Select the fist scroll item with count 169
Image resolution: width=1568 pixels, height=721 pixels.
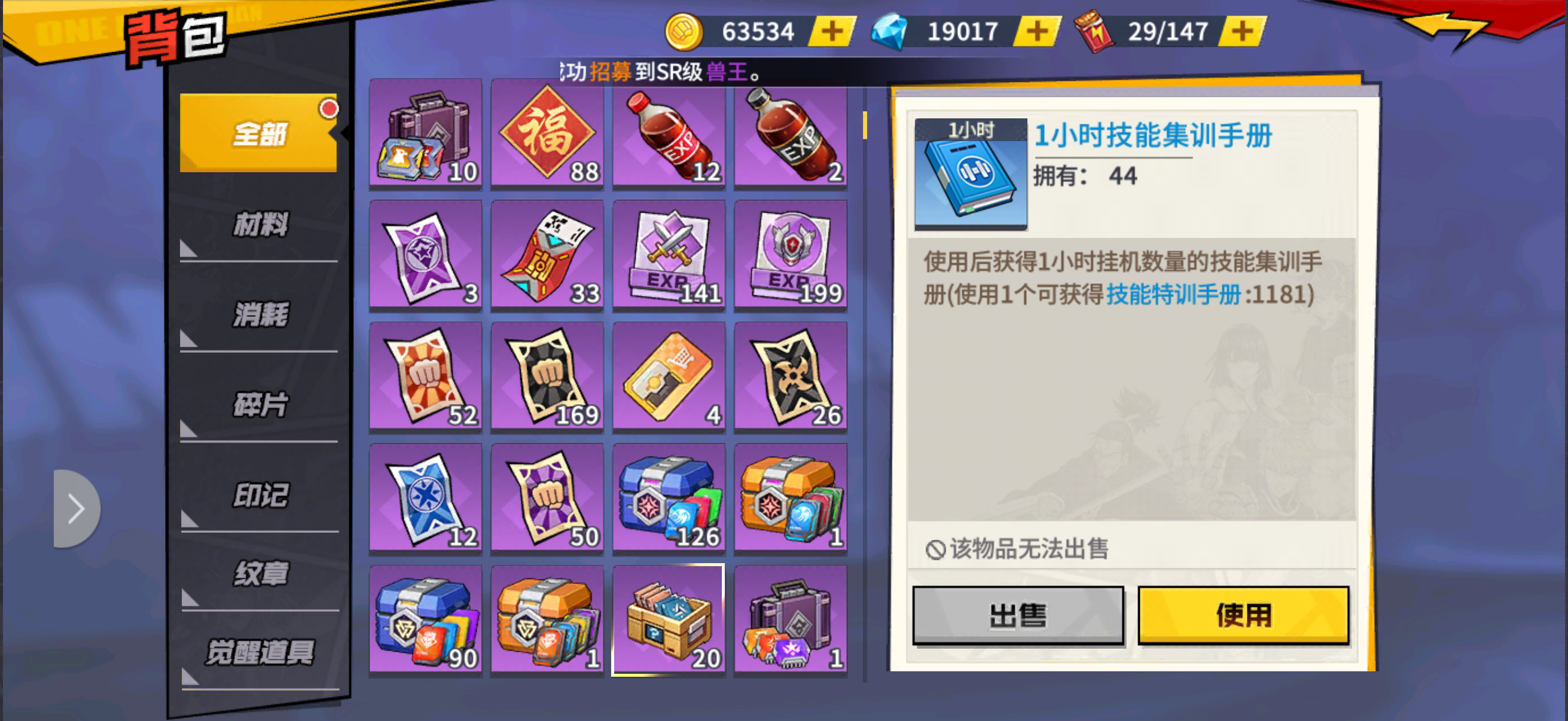547,376
